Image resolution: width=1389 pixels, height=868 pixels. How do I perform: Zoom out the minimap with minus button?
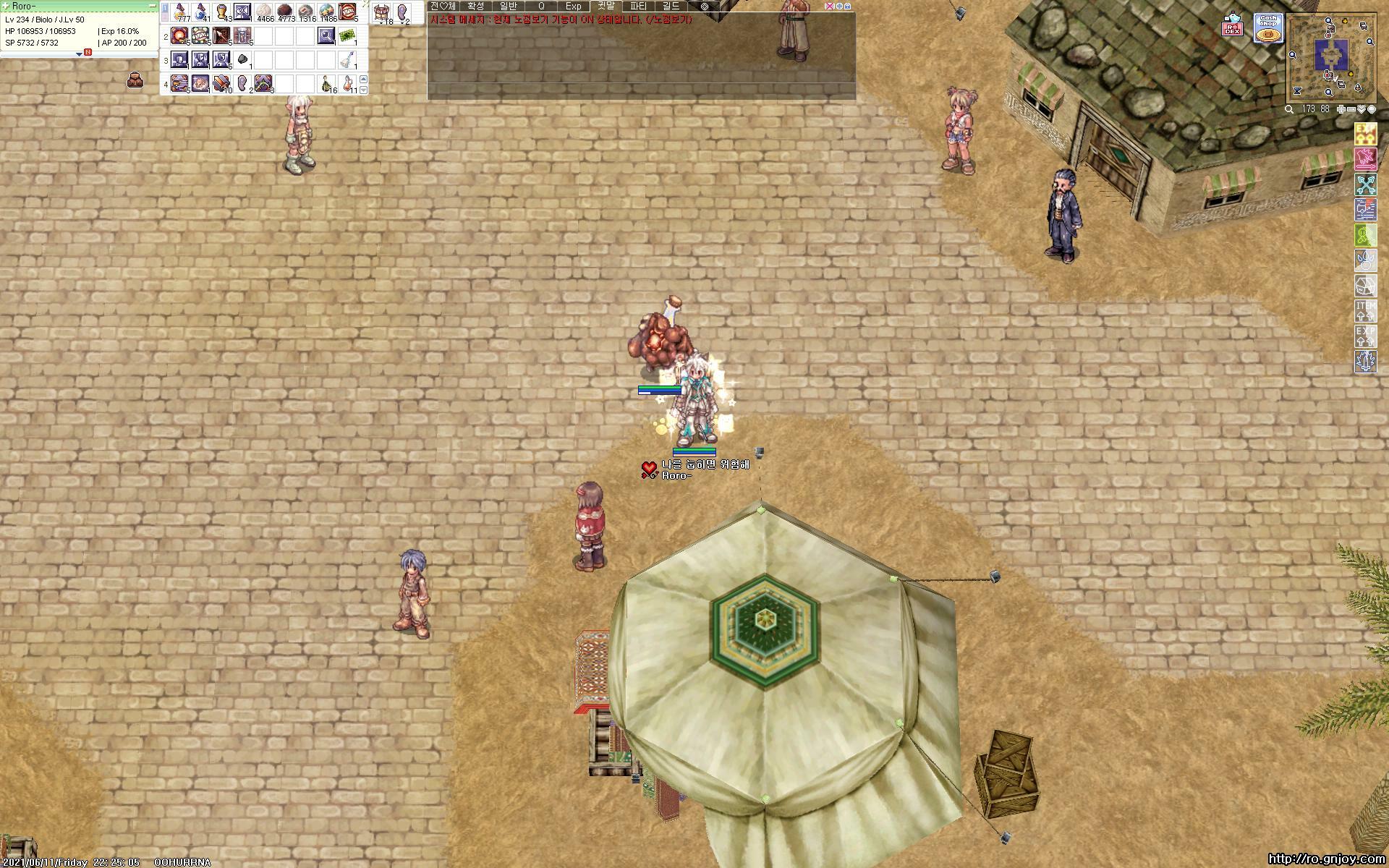point(1352,109)
